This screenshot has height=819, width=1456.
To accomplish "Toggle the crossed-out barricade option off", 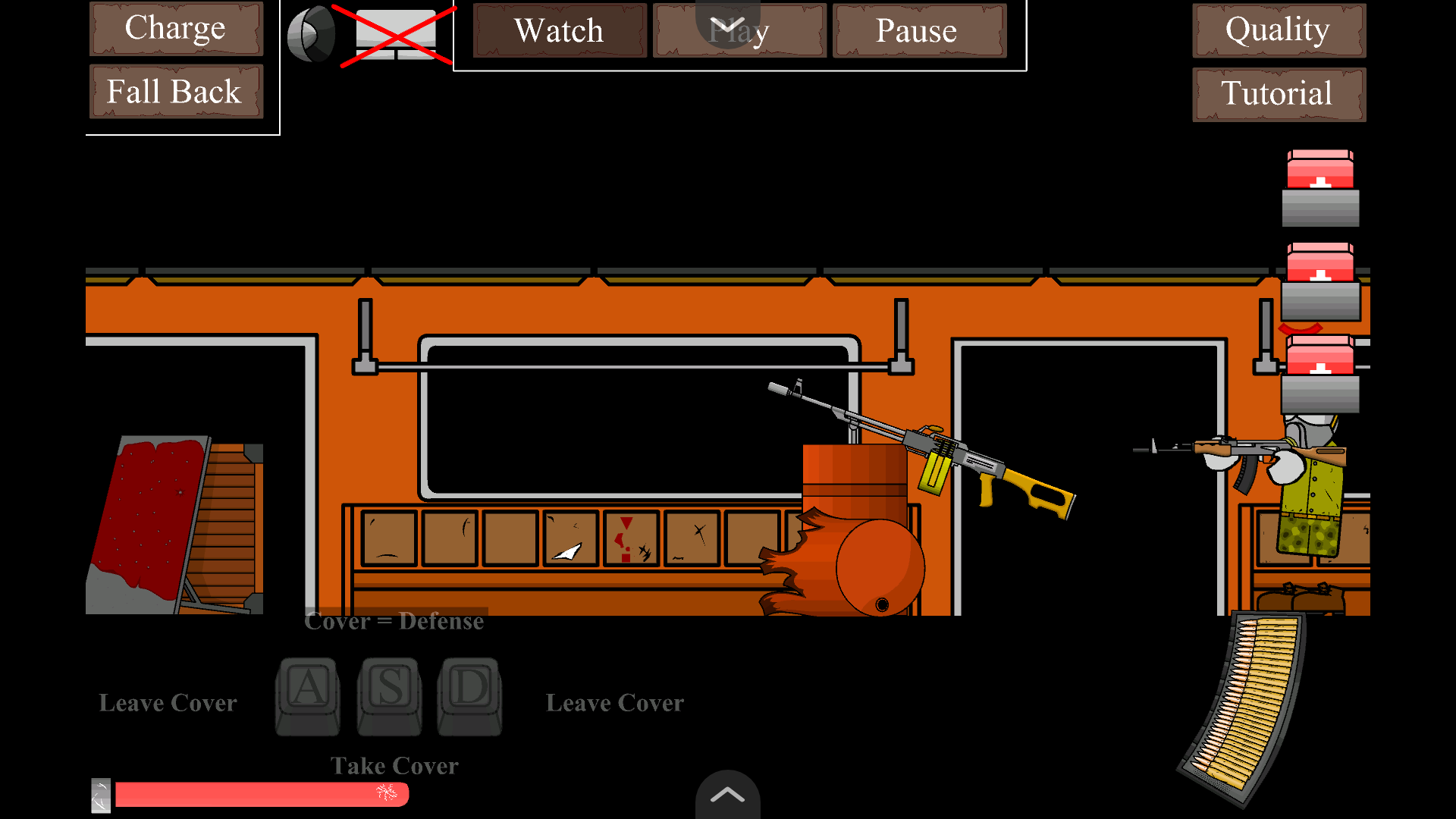I will tap(394, 34).
